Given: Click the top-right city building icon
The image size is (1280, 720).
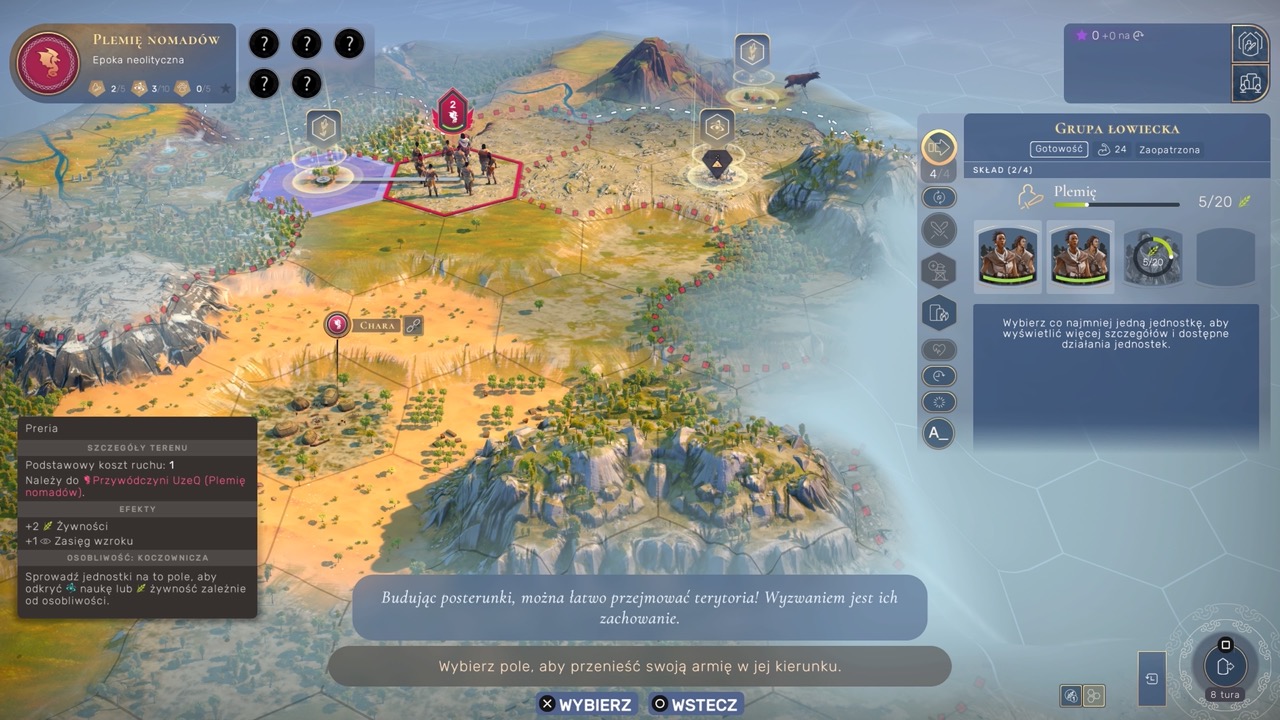Looking at the screenshot, I should coord(1249,43).
